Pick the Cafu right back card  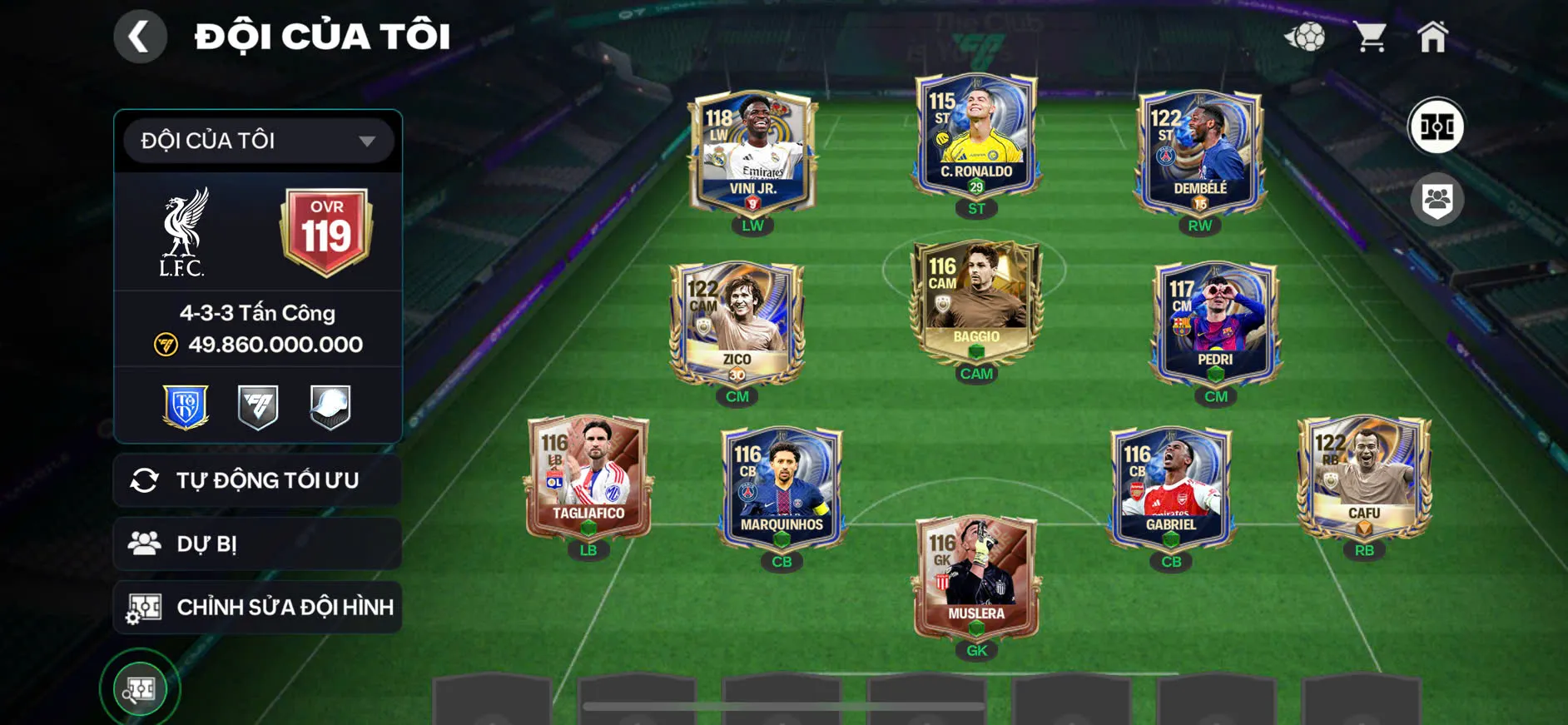point(1364,477)
